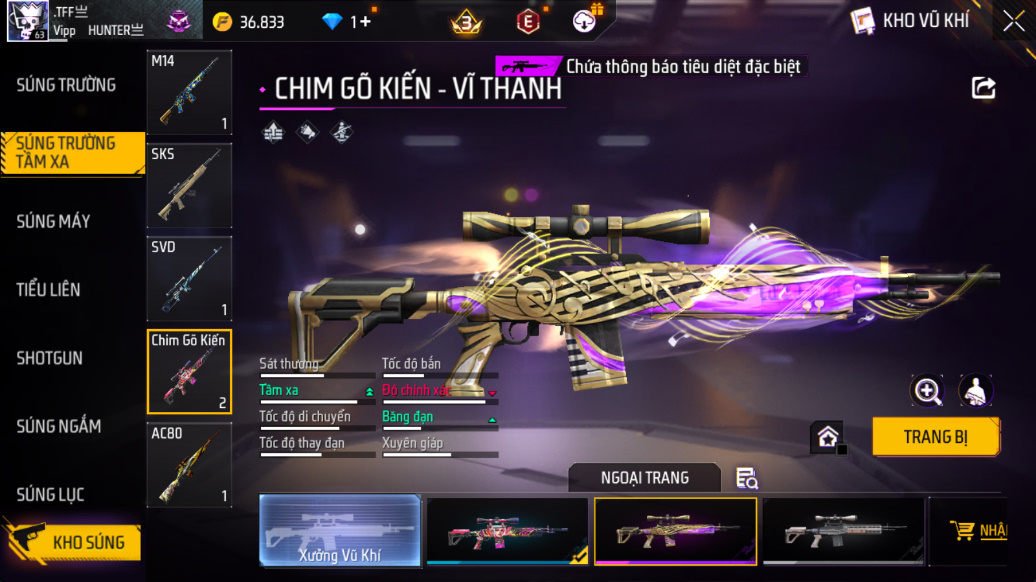Select the Xưởng Vũ Khí skin tile
Screen dimensions: 1036x582
pyautogui.click(x=340, y=530)
